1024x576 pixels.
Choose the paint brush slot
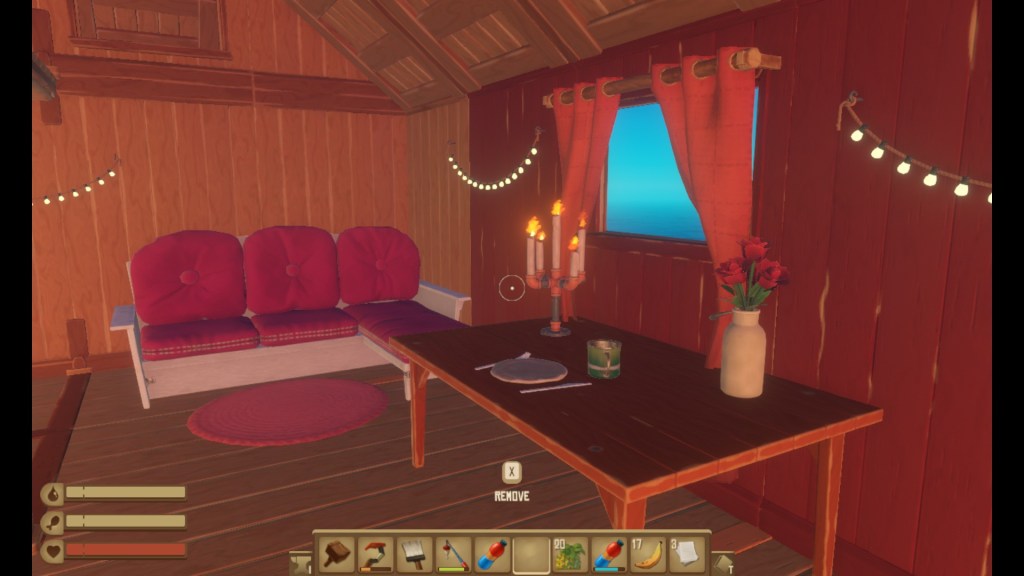[414, 554]
